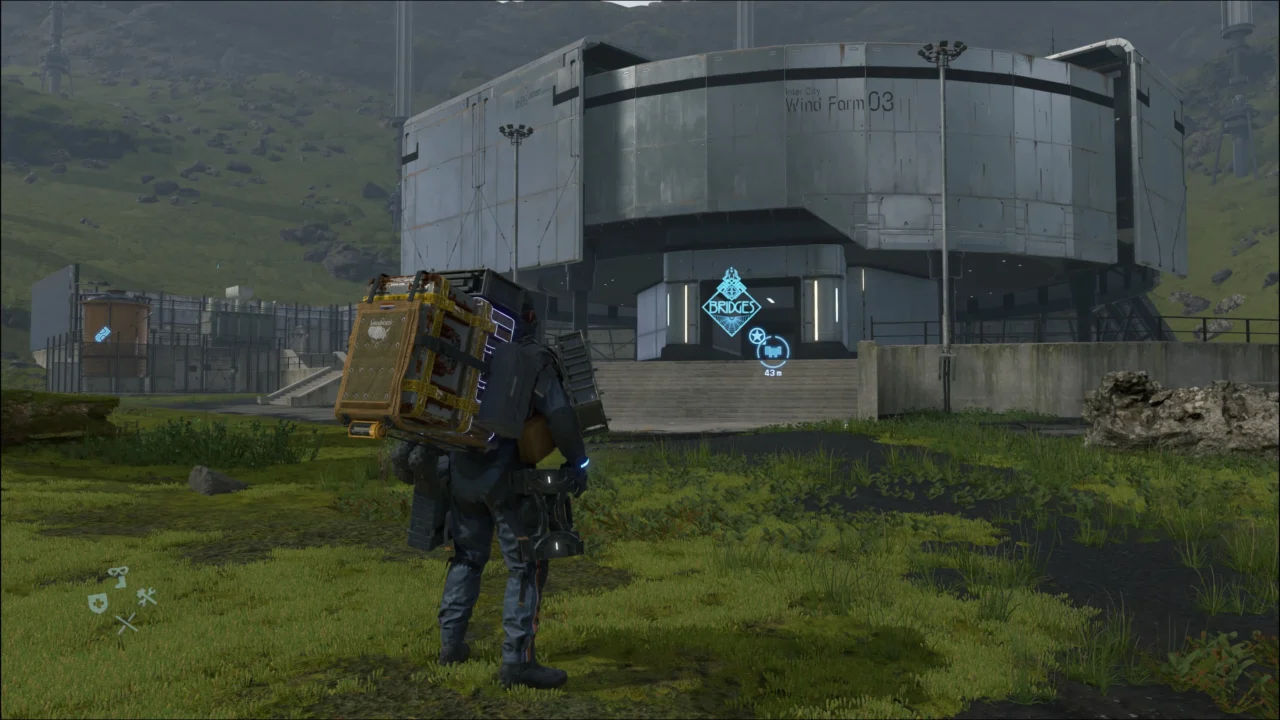The image size is (1280, 720).
Task: Select the BRIDGES hologram logo
Action: point(731,305)
